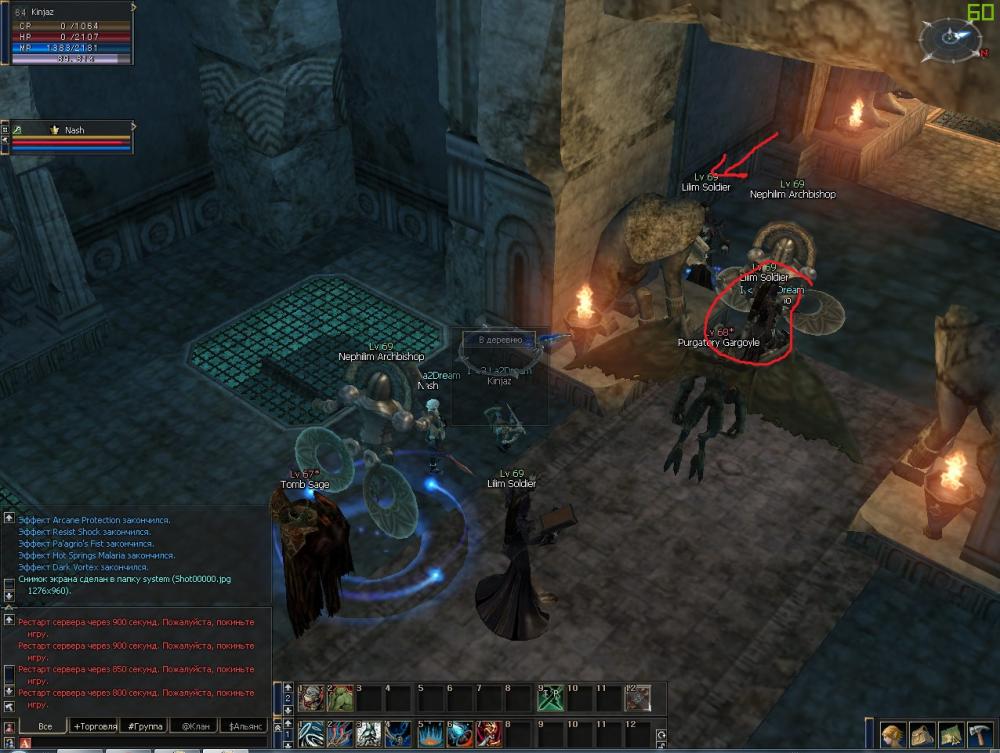Use the red warrior skill in slot 7
1000x753 pixels.
coord(489,732)
